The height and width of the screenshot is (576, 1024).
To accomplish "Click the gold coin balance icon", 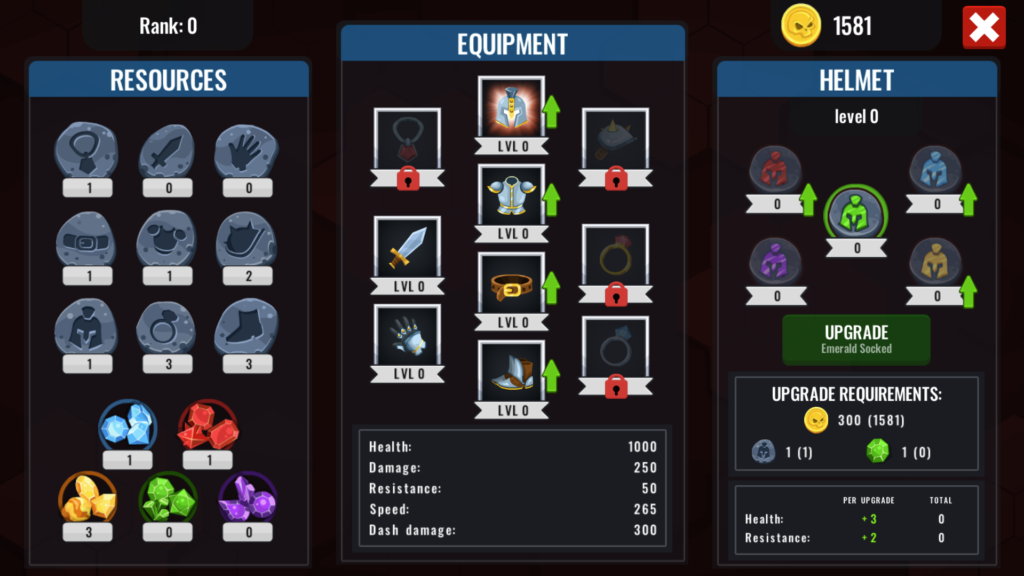I will (801, 26).
